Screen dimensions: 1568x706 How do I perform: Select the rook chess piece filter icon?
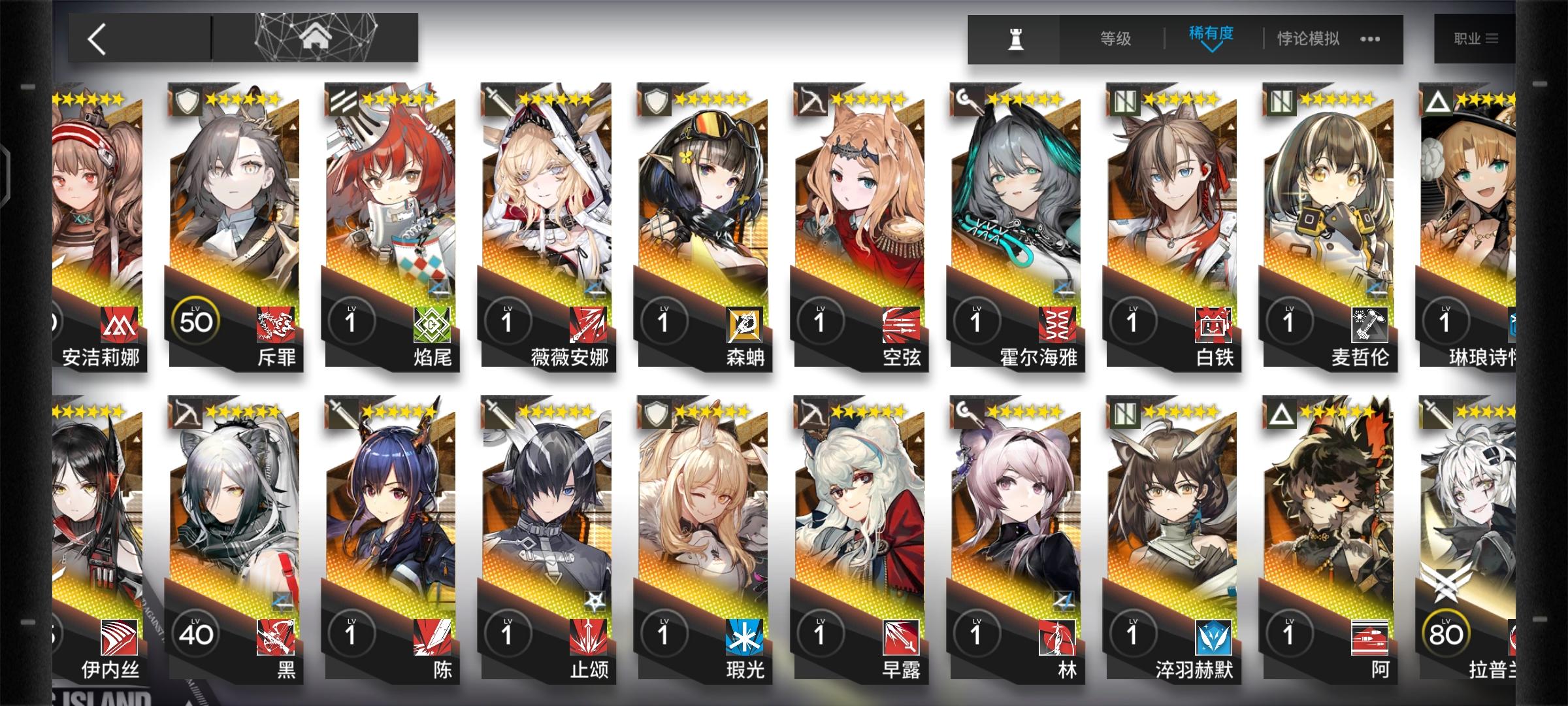(1018, 38)
